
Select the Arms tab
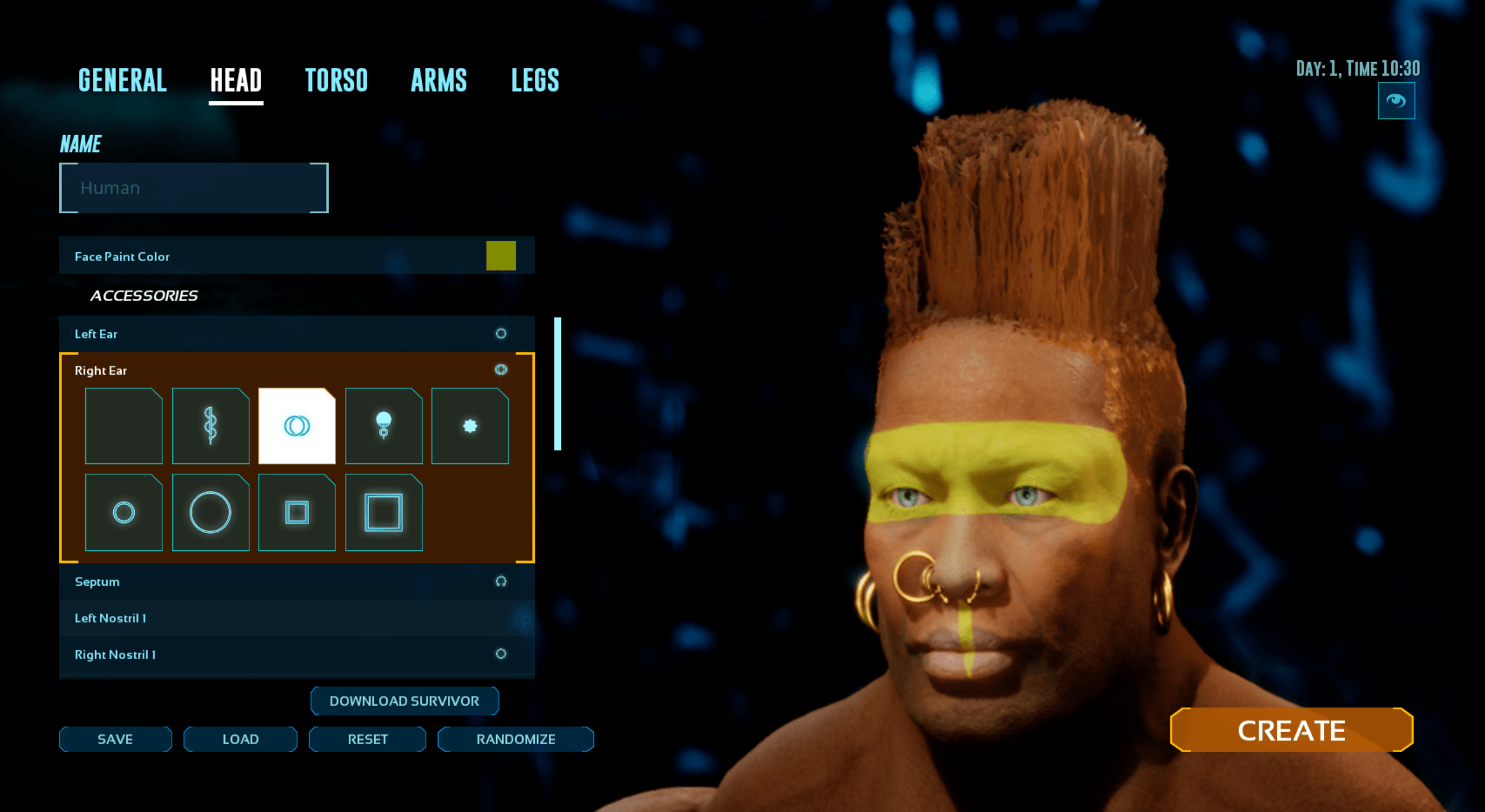(439, 80)
